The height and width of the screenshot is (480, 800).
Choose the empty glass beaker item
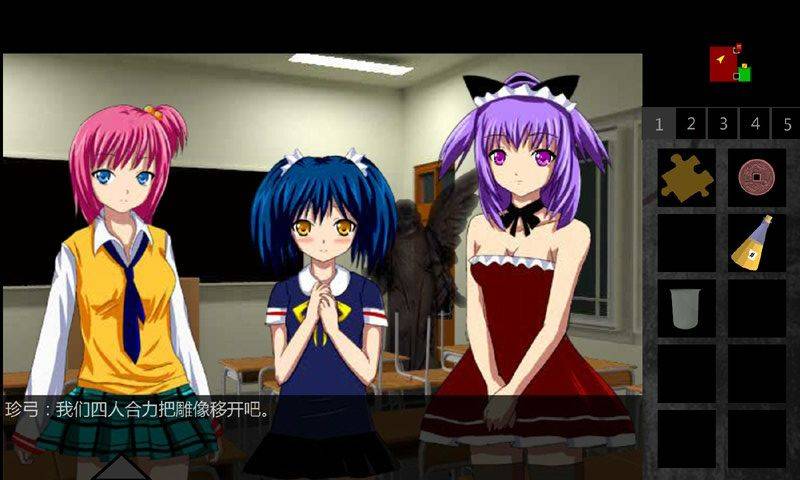(x=686, y=307)
